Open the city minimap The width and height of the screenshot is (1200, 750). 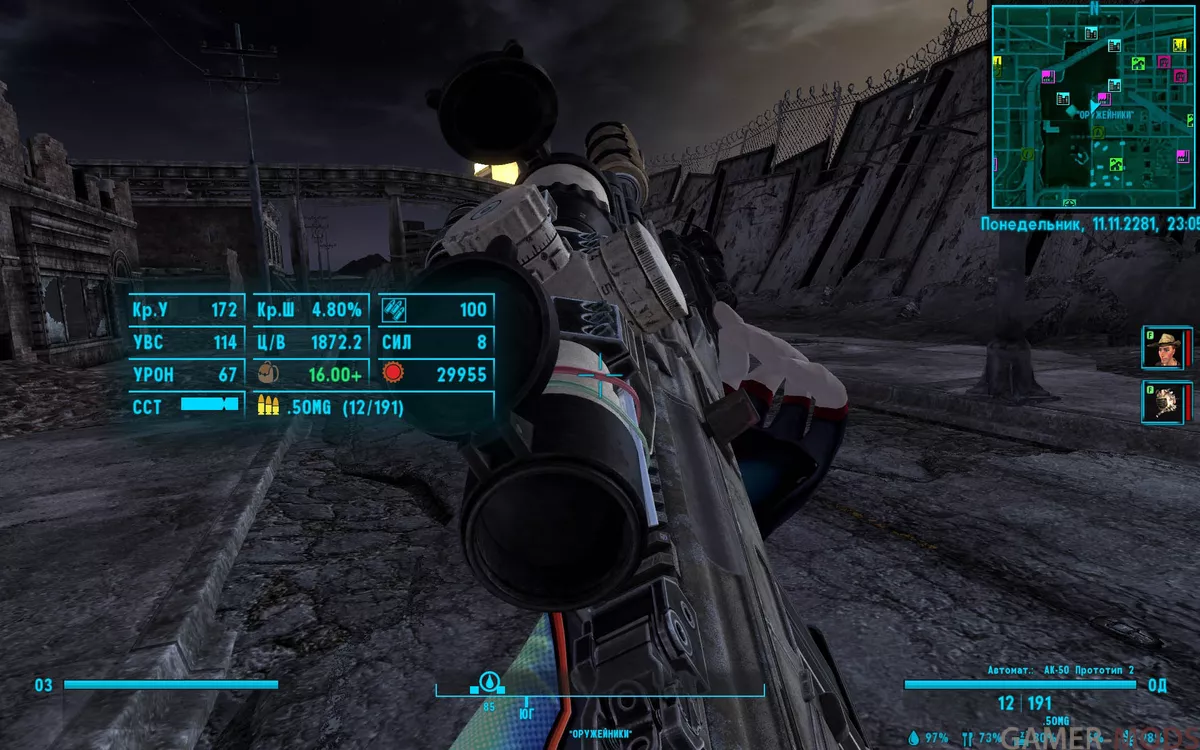1094,105
